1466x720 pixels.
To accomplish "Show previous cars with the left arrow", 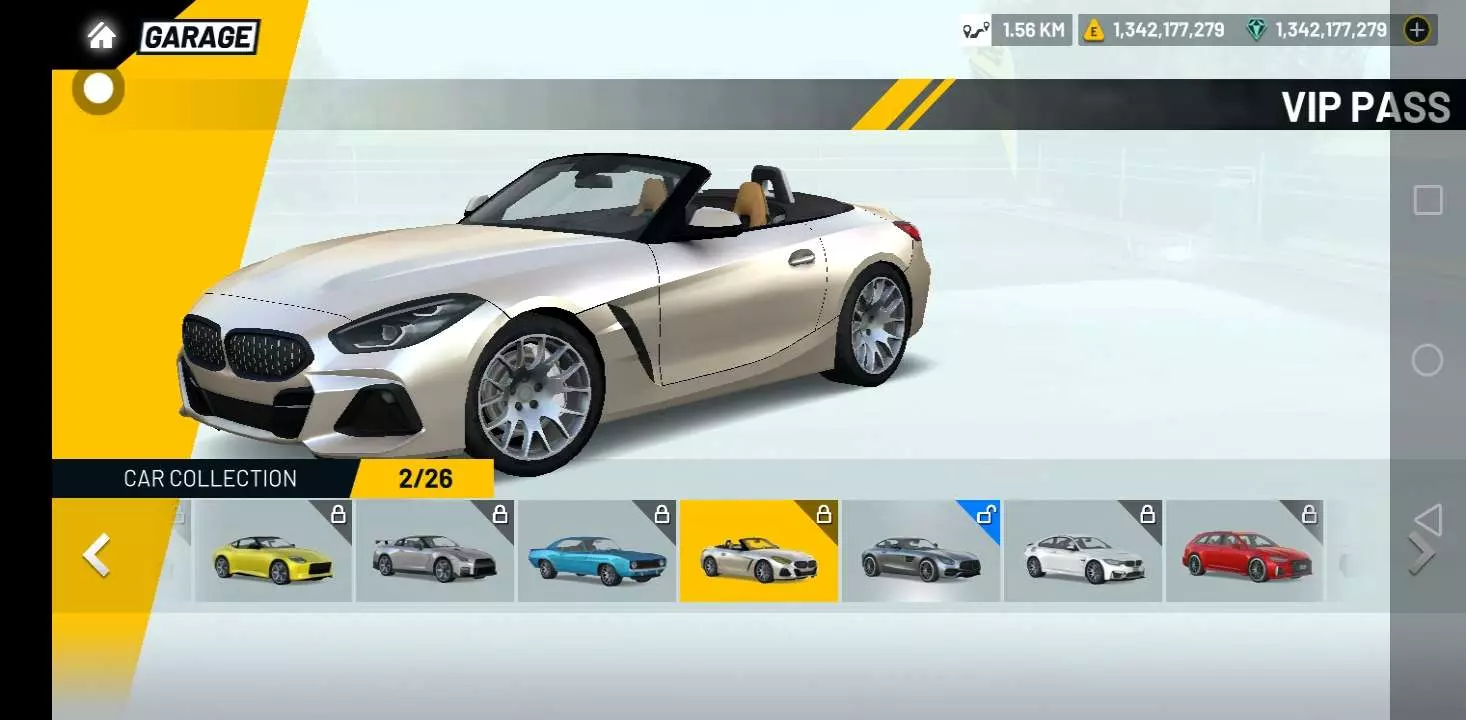I will (96, 554).
